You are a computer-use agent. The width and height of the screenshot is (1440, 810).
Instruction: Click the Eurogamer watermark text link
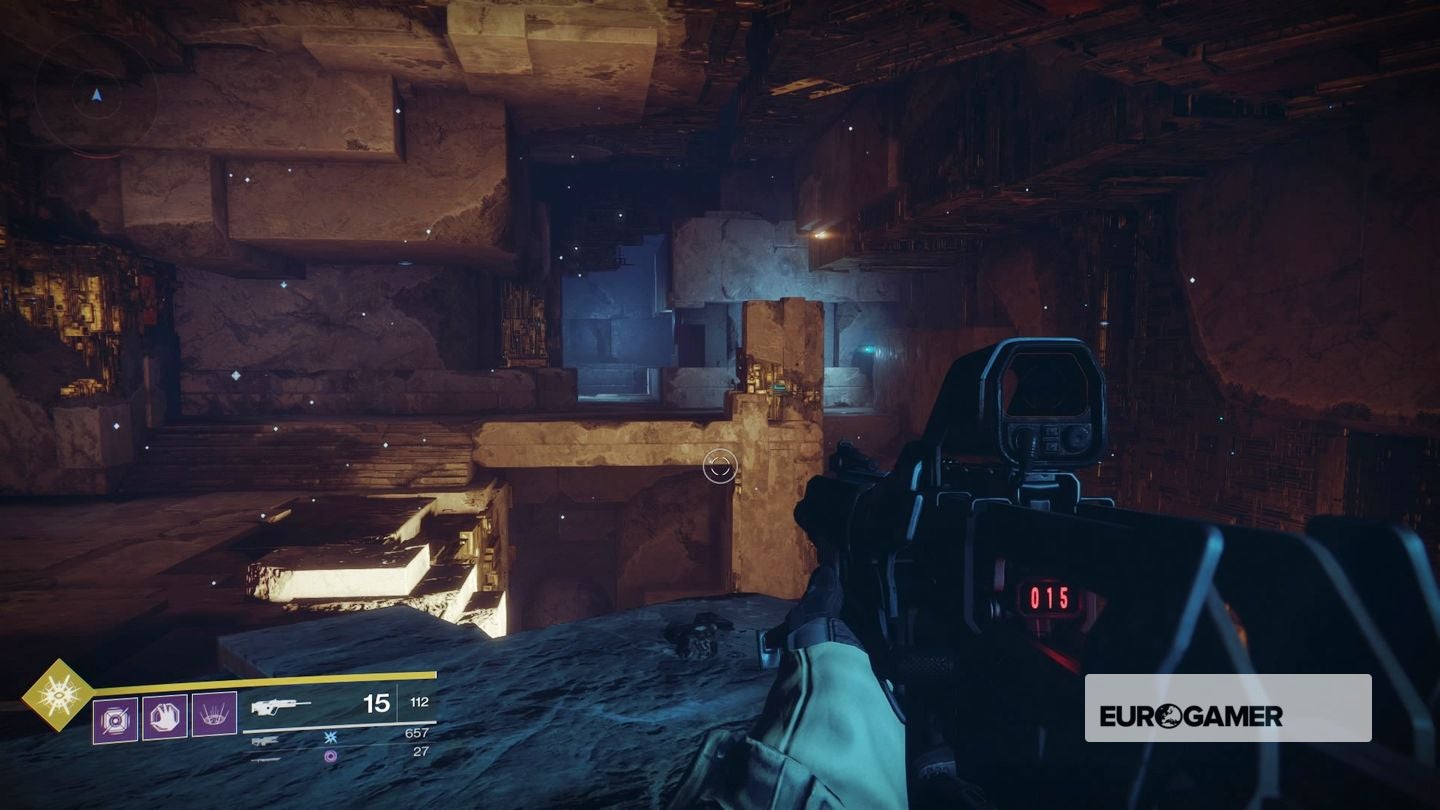1190,715
